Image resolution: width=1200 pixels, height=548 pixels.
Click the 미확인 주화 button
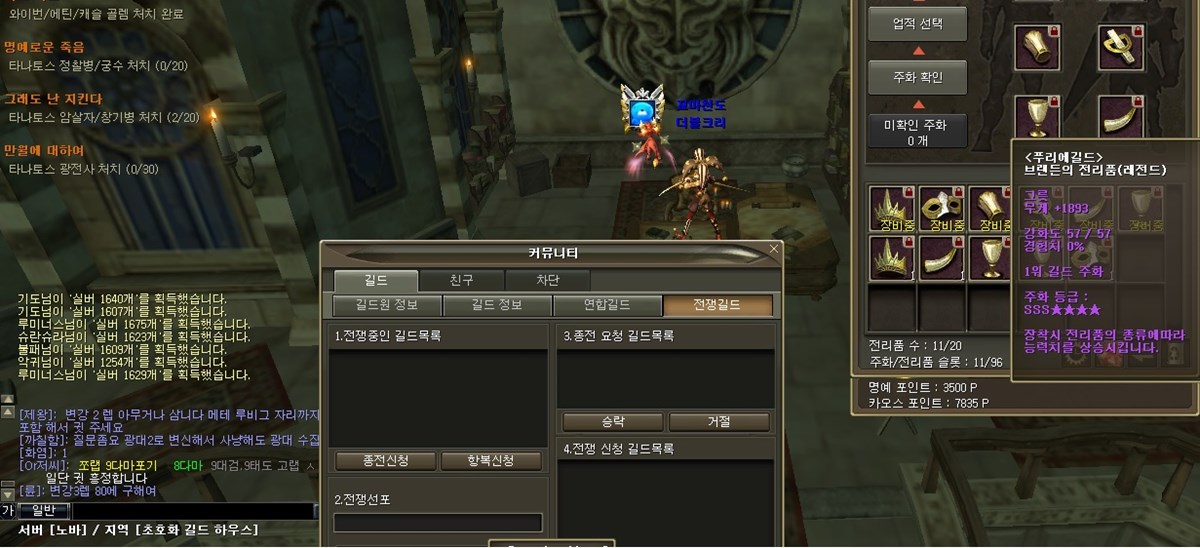(x=917, y=132)
